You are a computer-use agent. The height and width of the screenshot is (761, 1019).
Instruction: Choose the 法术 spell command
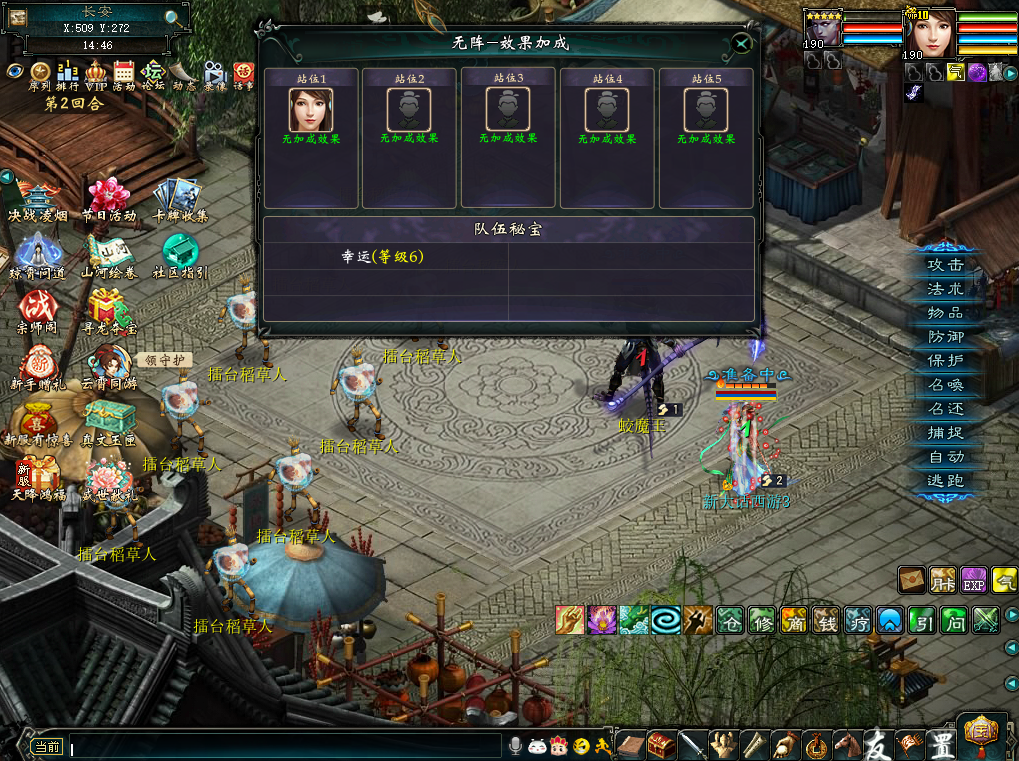(945, 289)
